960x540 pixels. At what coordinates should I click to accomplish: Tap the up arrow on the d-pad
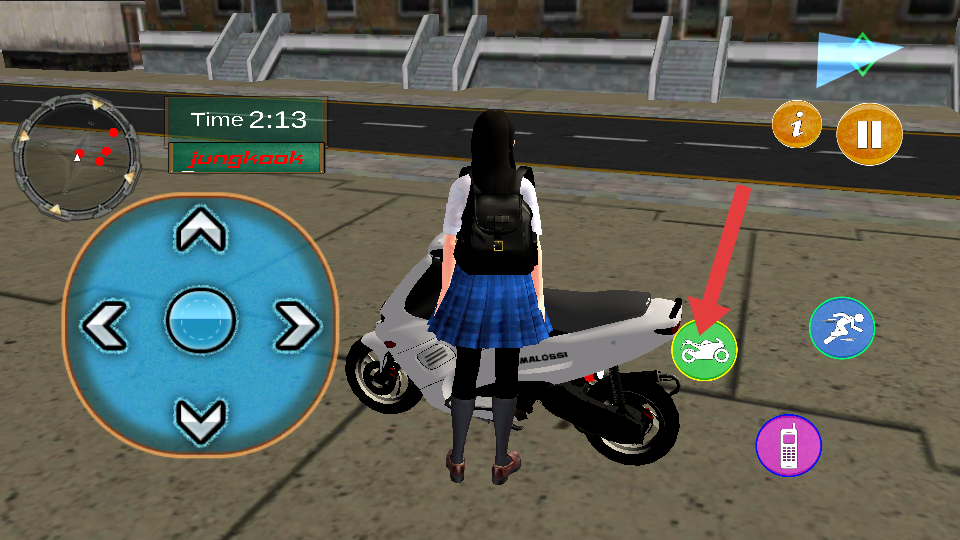click(200, 232)
